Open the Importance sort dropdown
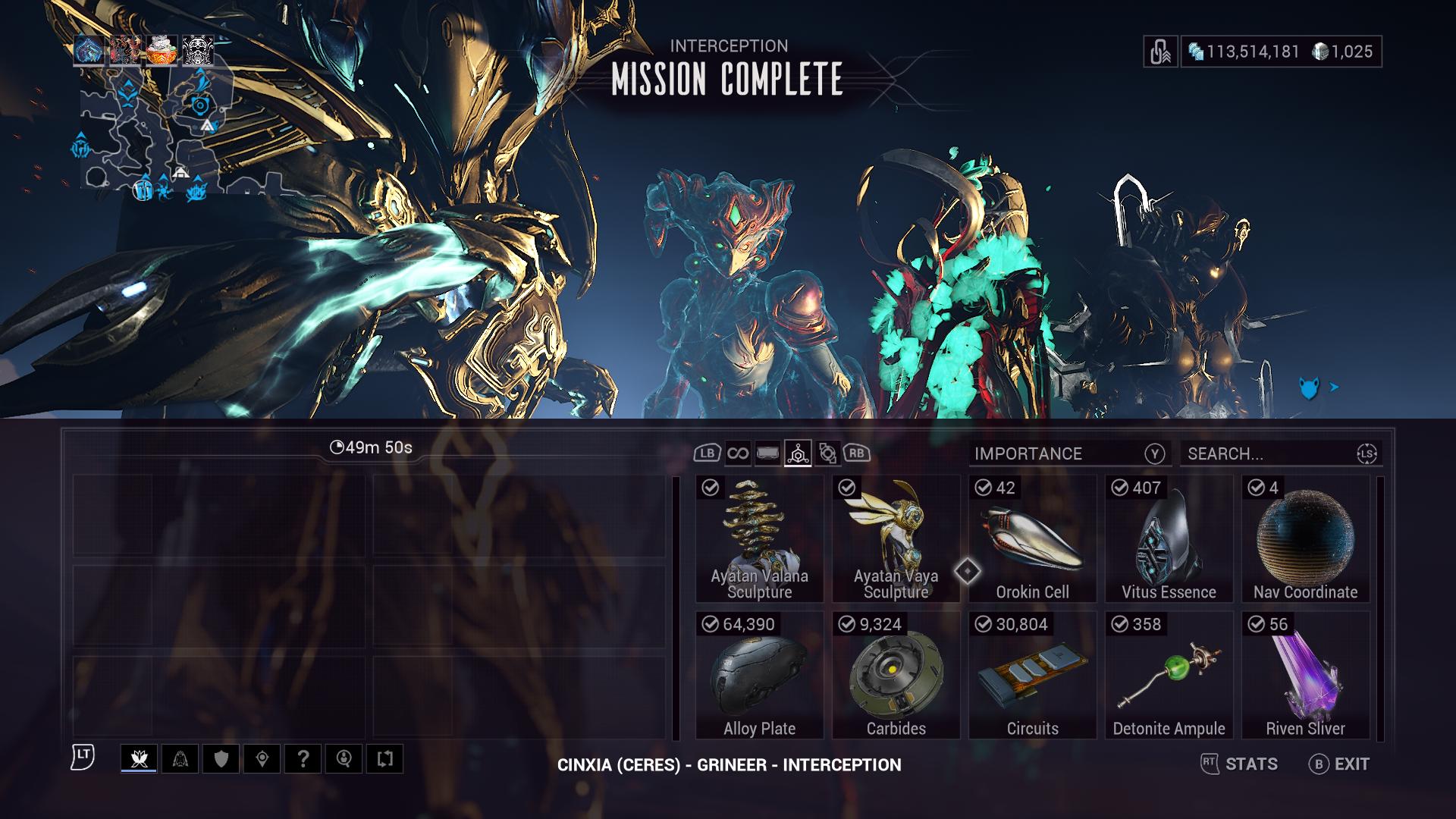Screen dimensions: 1456x819 click(x=1069, y=453)
